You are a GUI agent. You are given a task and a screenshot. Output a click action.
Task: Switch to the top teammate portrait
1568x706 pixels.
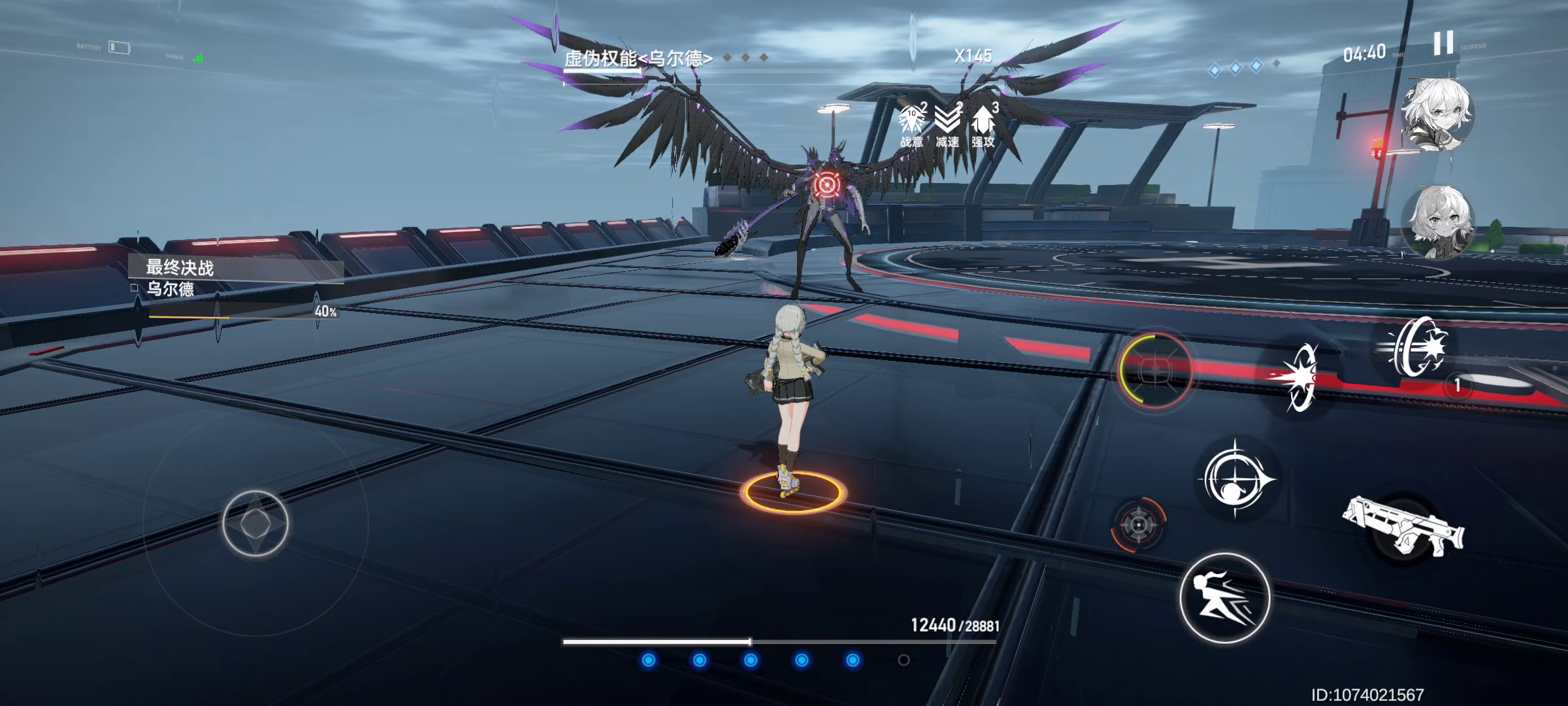click(1438, 116)
